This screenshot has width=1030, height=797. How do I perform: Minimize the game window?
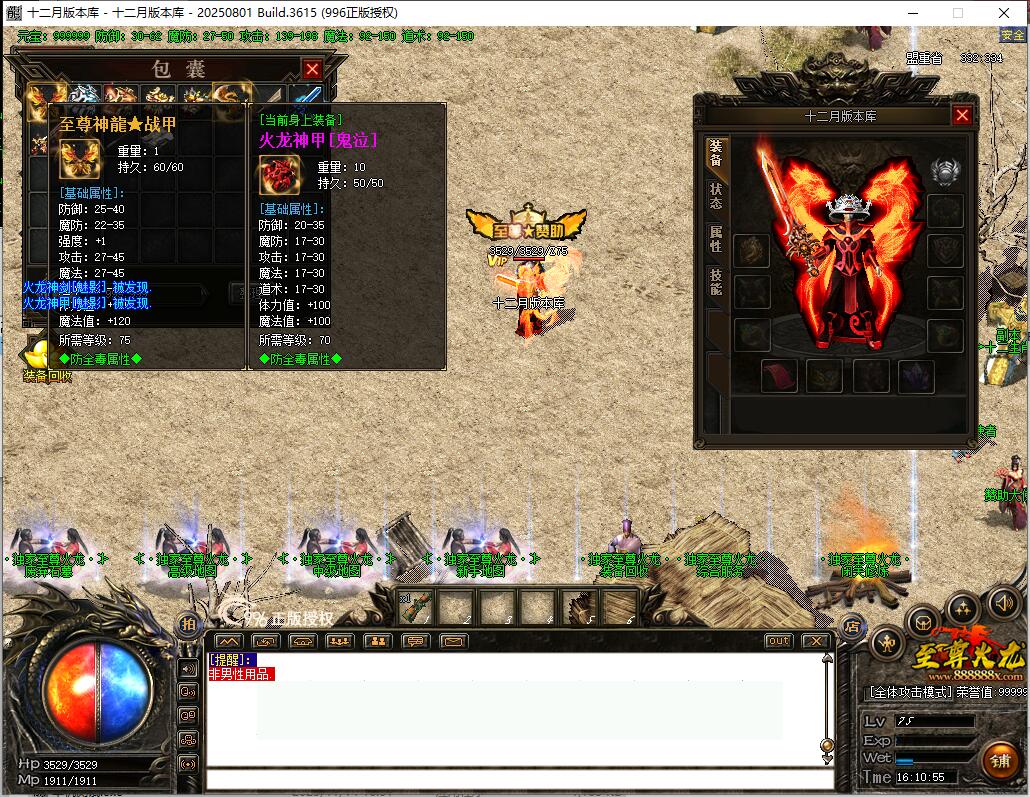[x=912, y=13]
